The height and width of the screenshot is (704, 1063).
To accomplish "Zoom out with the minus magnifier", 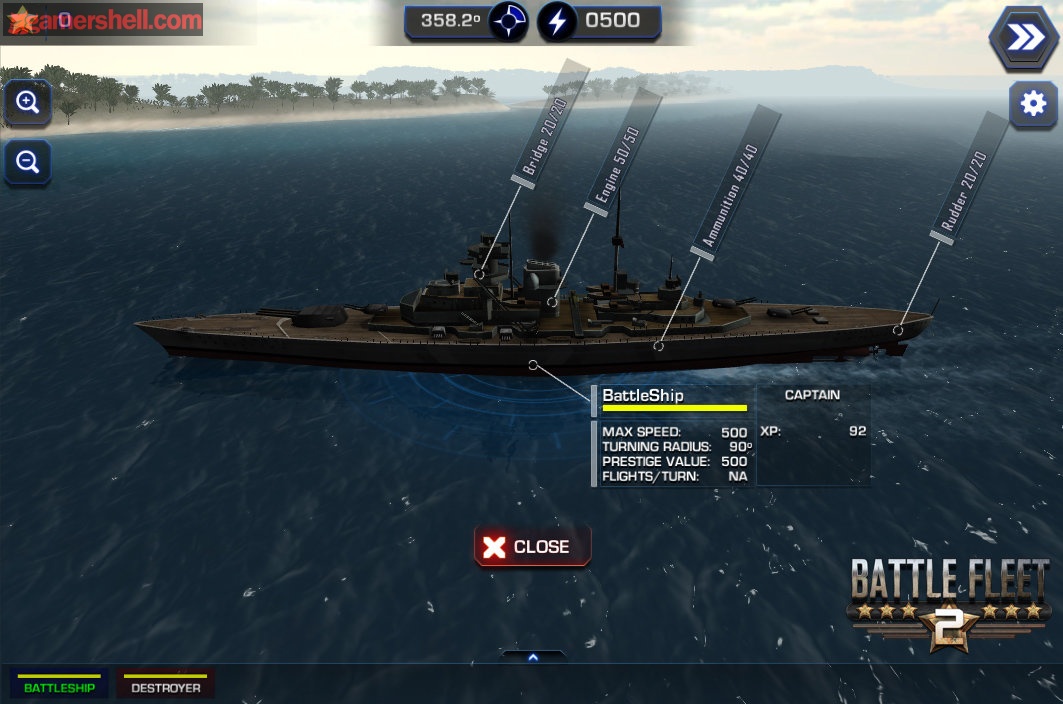I will click(28, 161).
